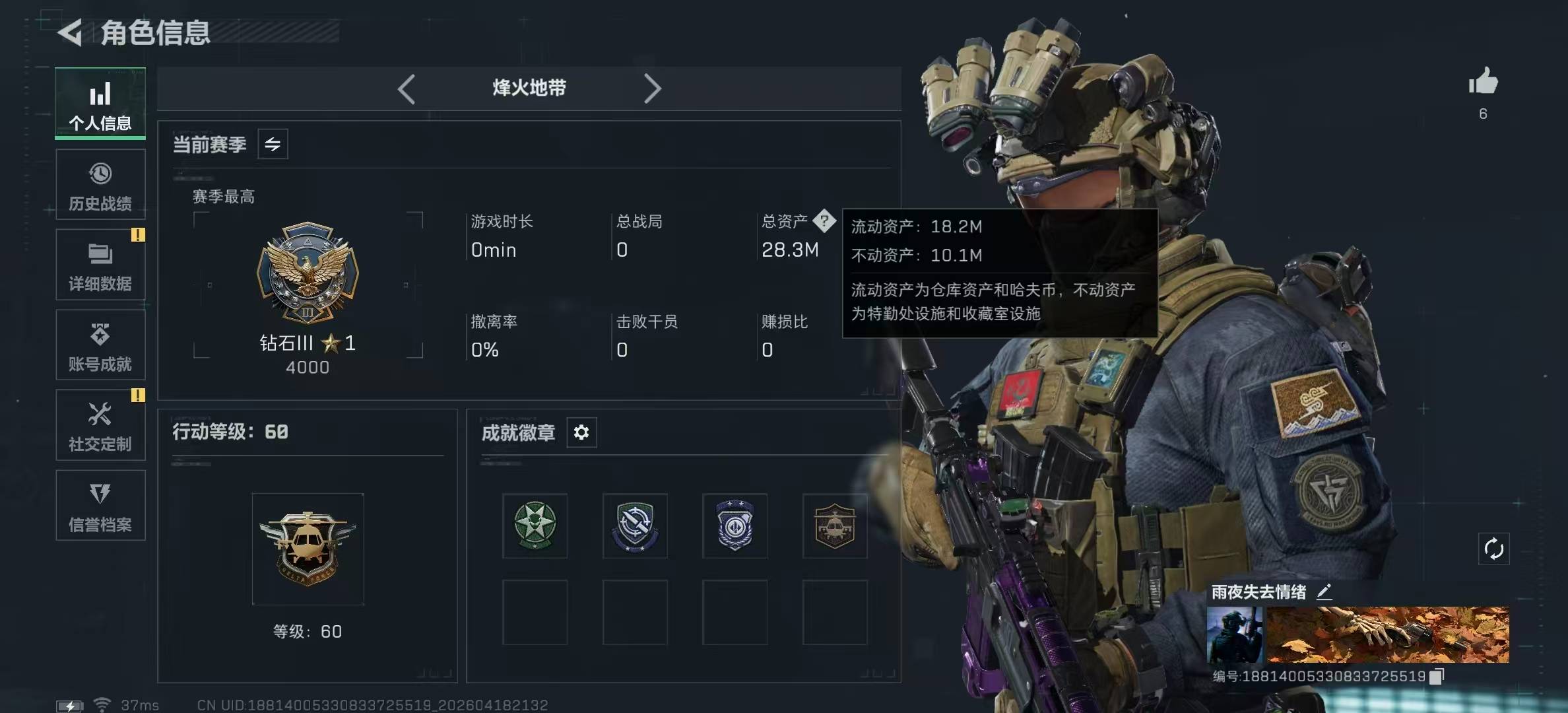Open the 历史战绩 tab
The height and width of the screenshot is (713, 1568).
pyautogui.click(x=100, y=184)
